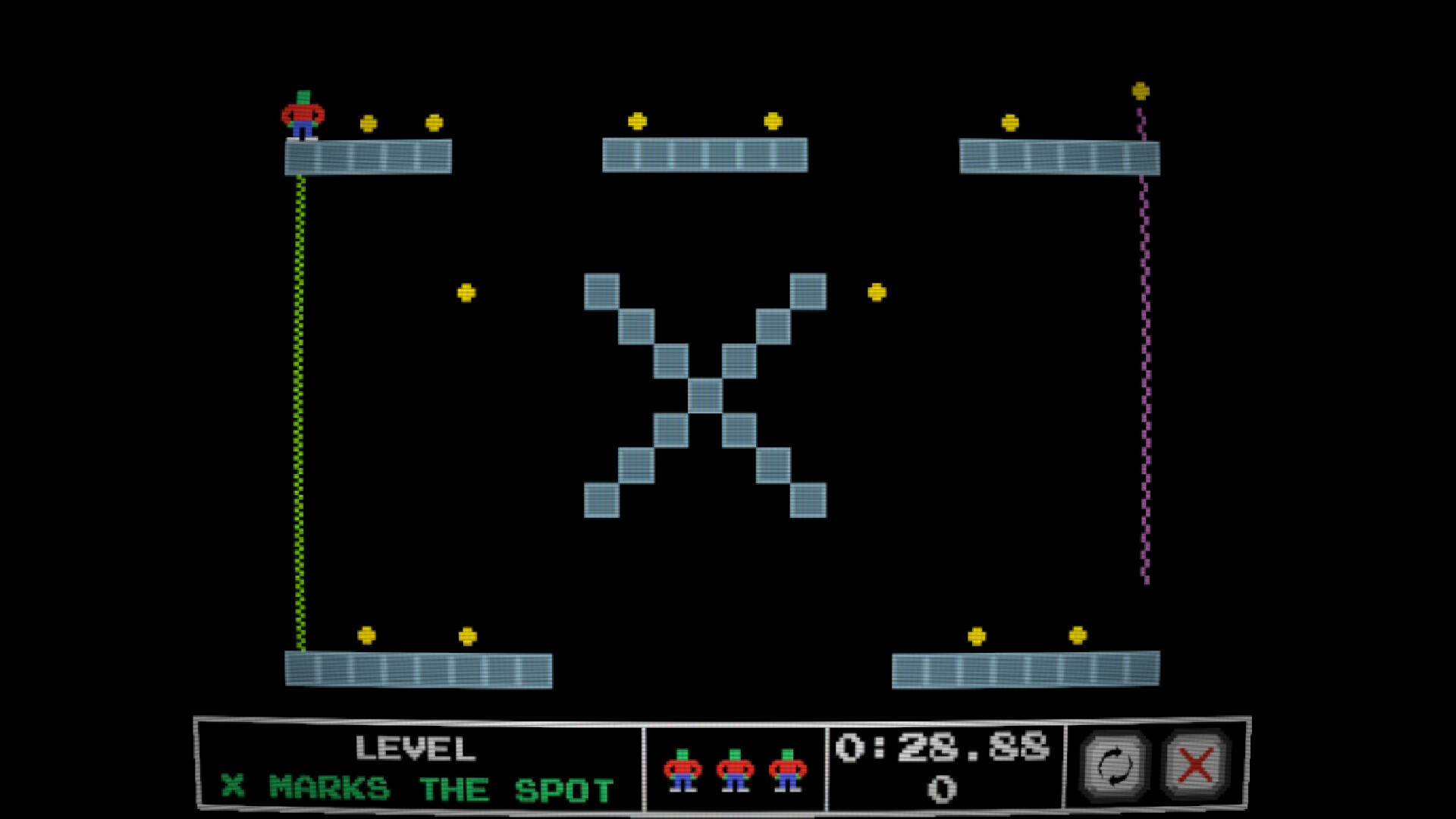1456x819 pixels.
Task: Click the bottom-right corner block of the X
Action: pyautogui.click(x=808, y=500)
